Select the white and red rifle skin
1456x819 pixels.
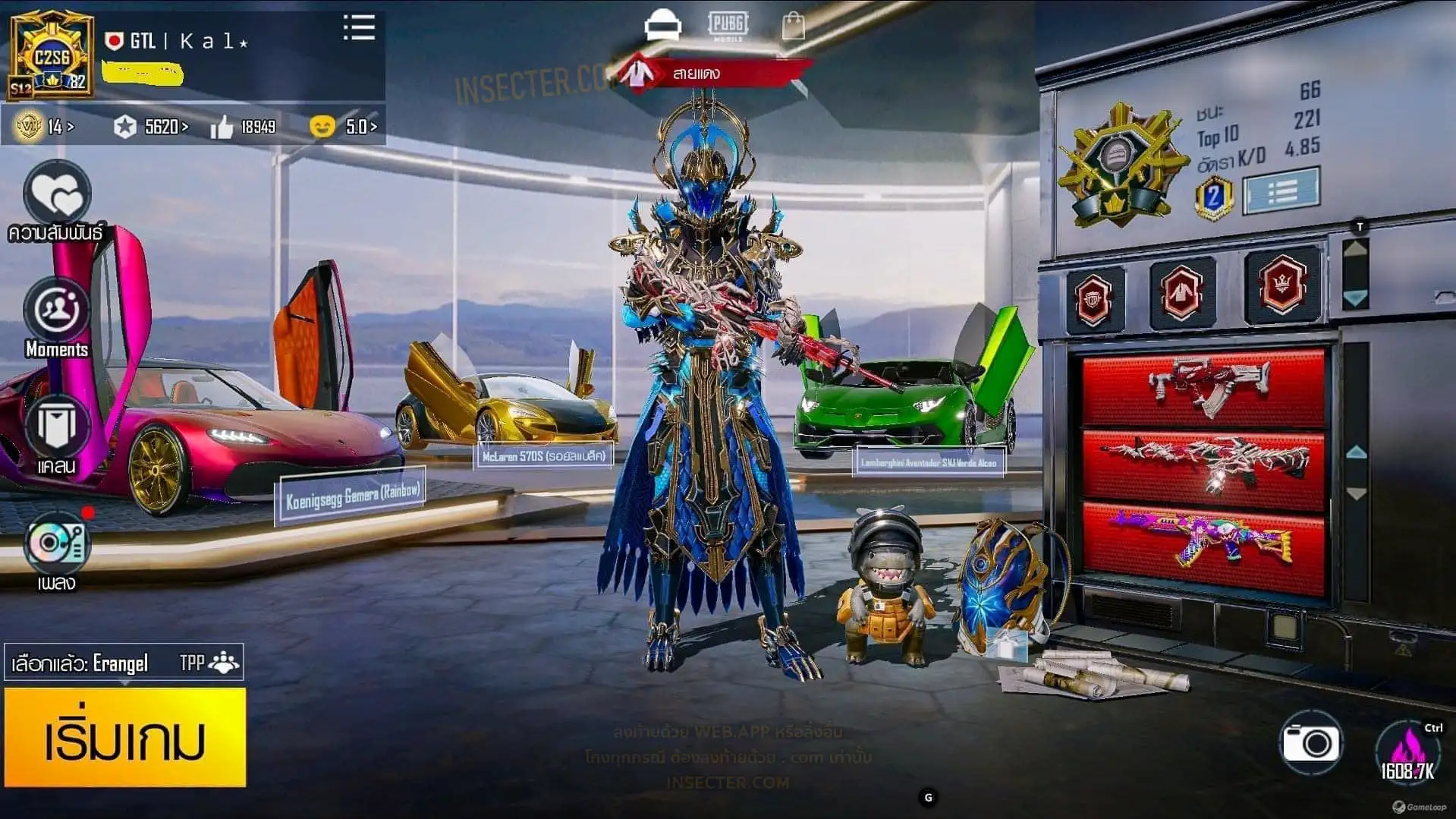point(1203,388)
